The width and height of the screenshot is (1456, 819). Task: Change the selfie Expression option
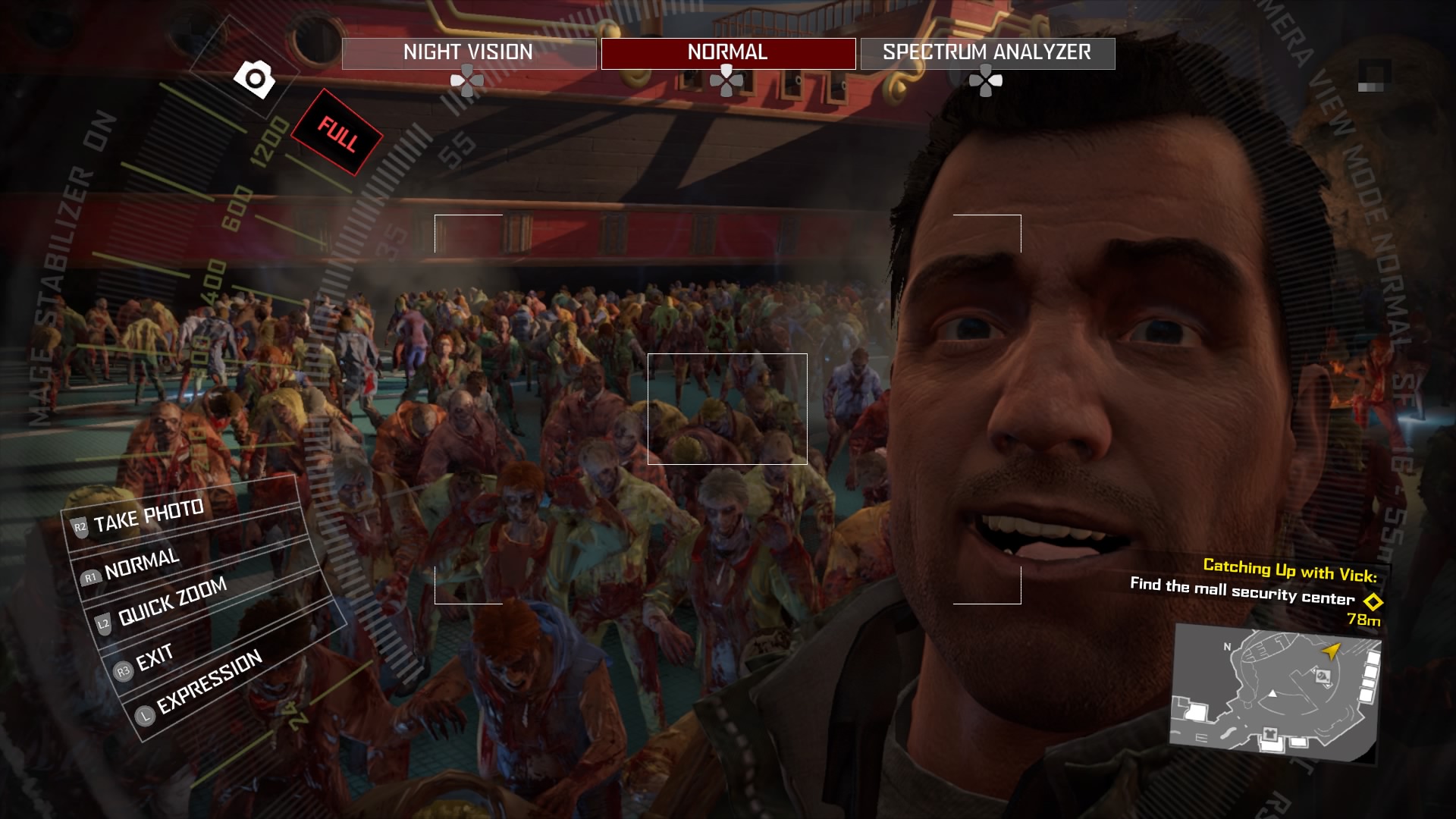click(209, 682)
